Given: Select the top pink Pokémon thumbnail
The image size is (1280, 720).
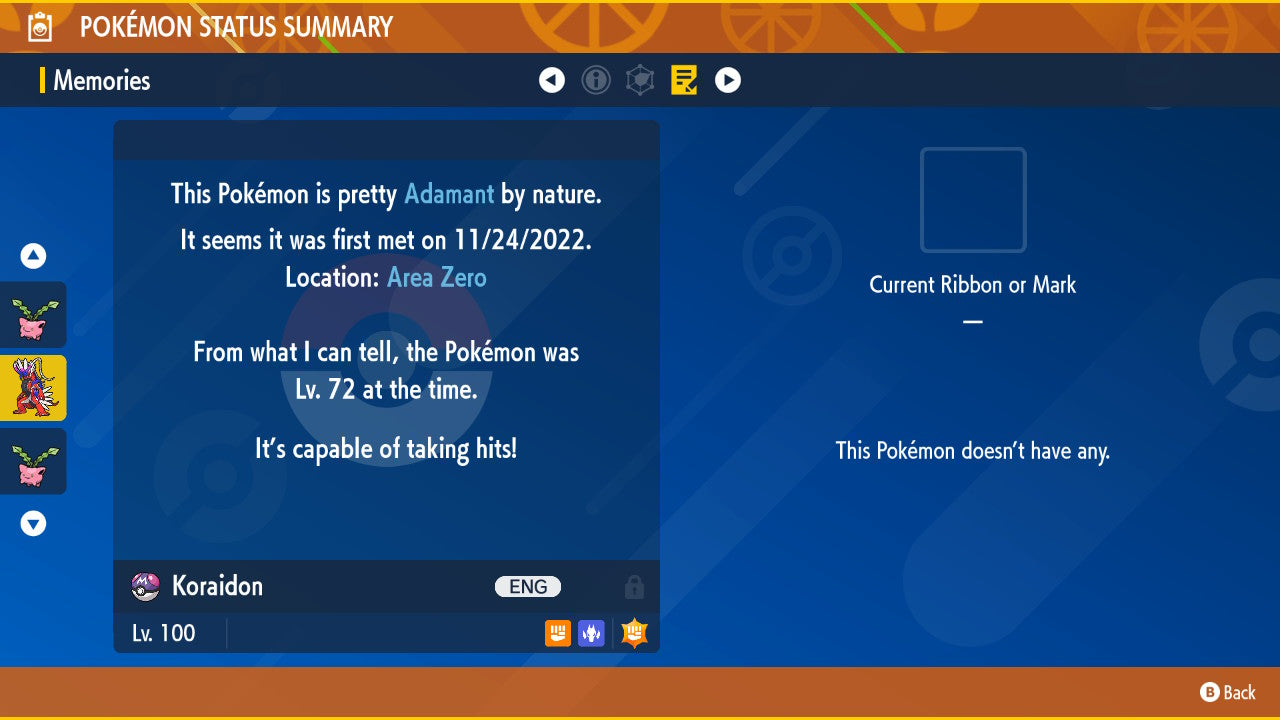Looking at the screenshot, I should tap(33, 315).
